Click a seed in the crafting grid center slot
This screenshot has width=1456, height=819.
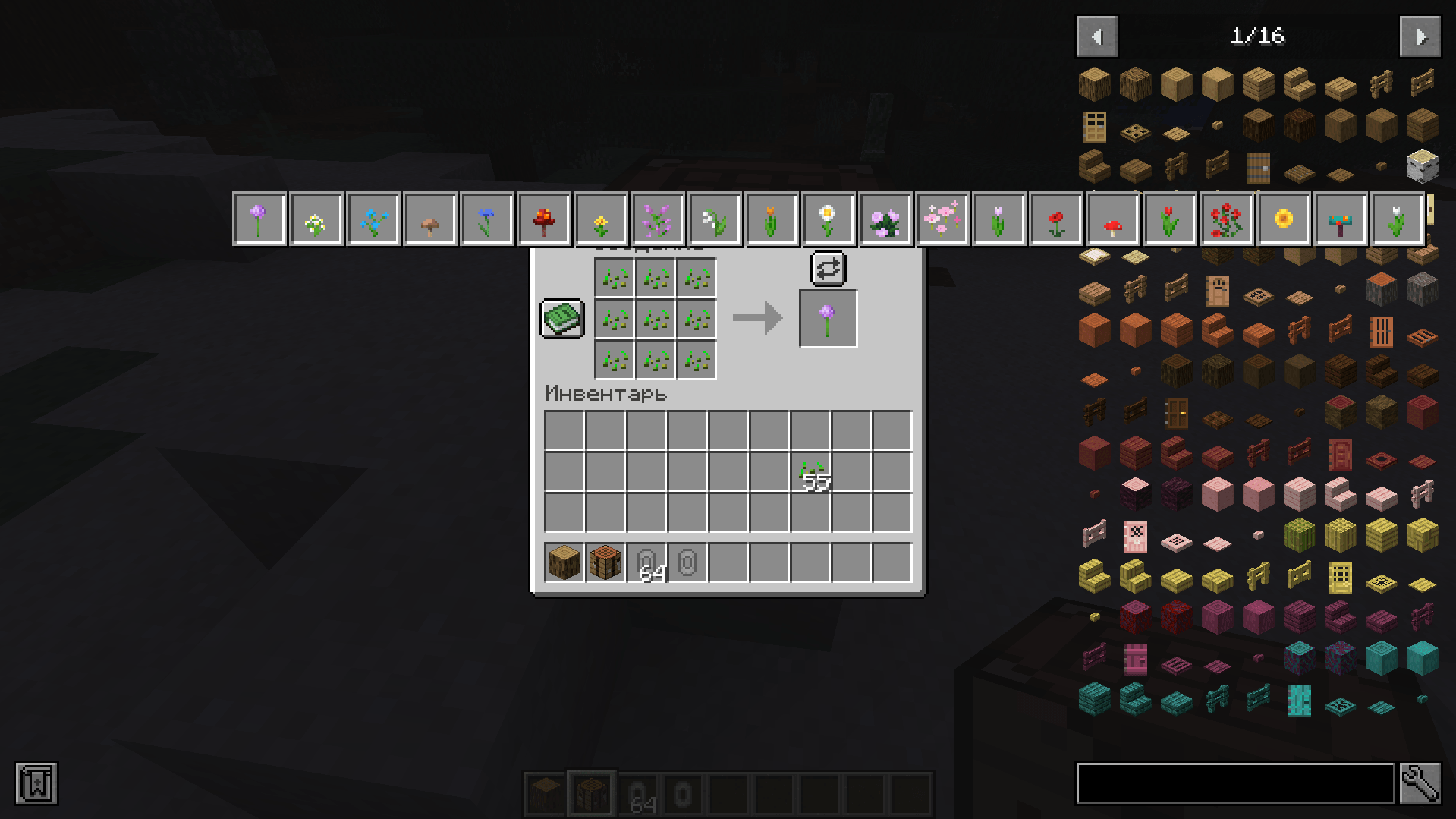point(656,318)
